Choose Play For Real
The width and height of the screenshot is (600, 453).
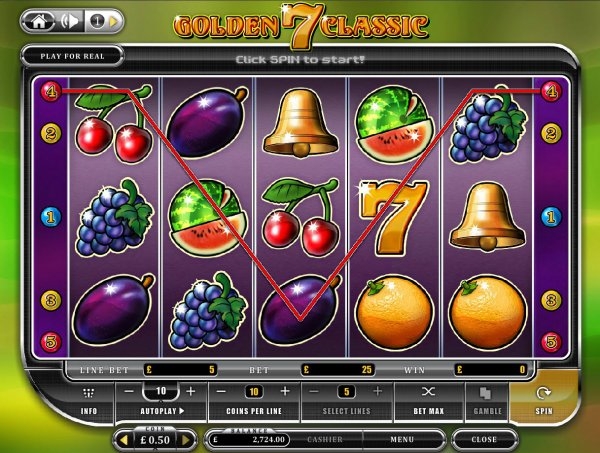tap(71, 57)
